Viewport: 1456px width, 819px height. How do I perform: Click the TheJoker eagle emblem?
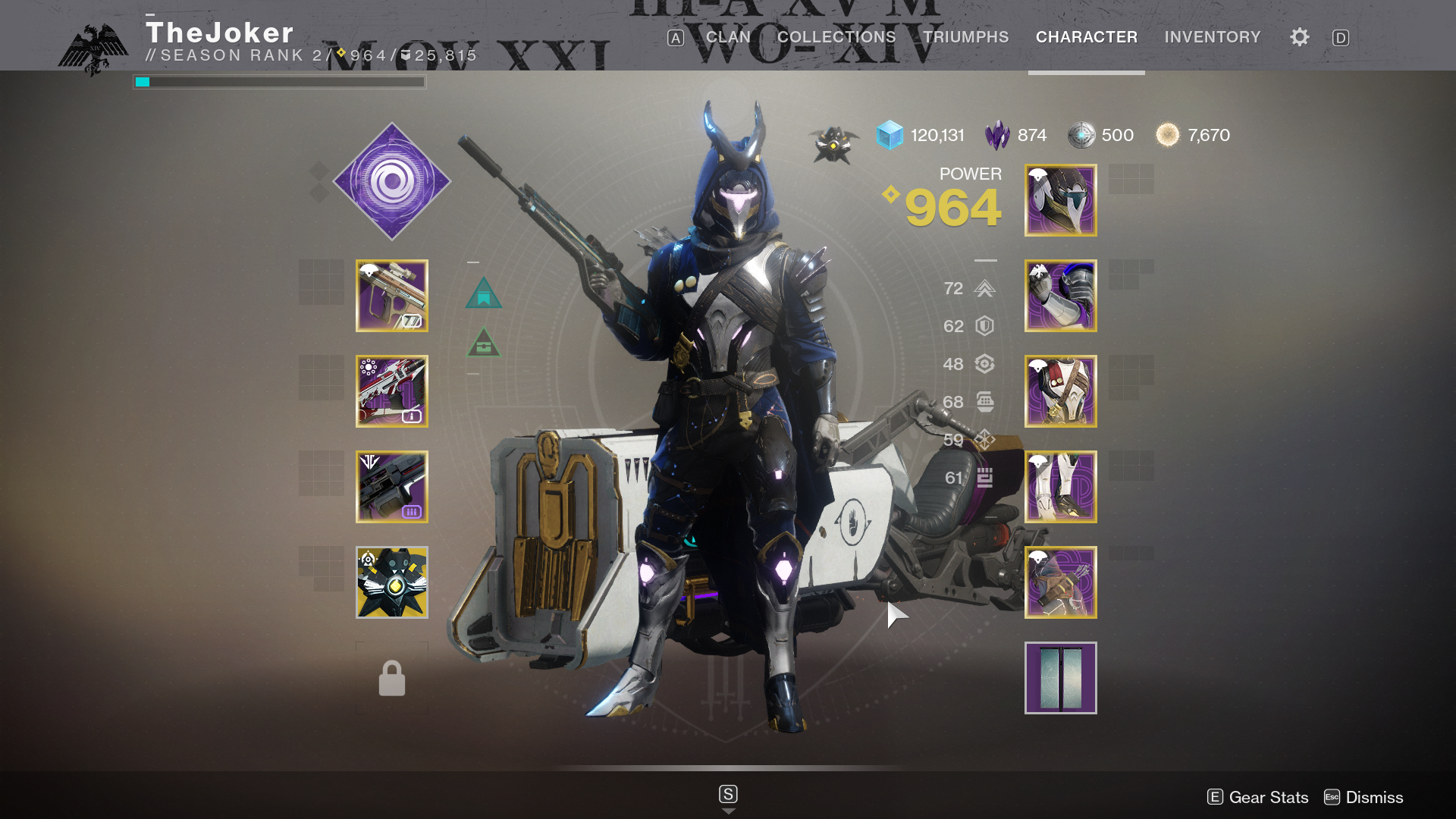coord(93,49)
